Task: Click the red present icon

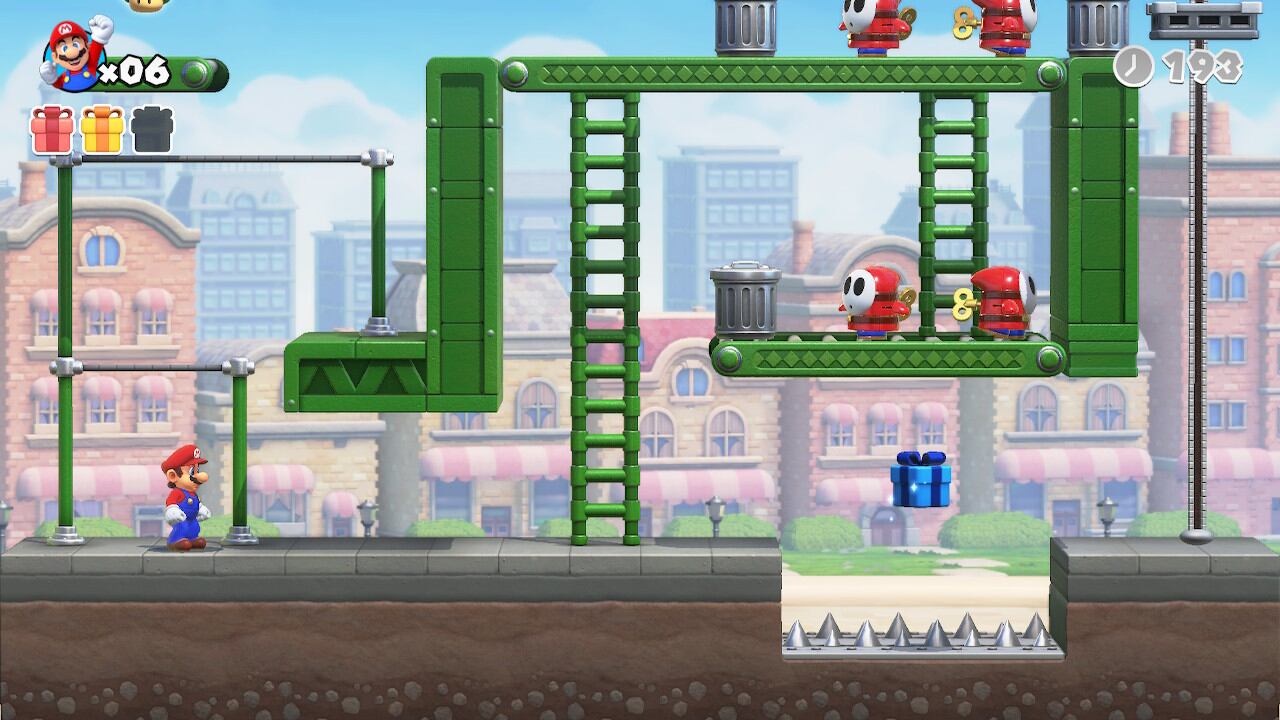Action: coord(51,130)
